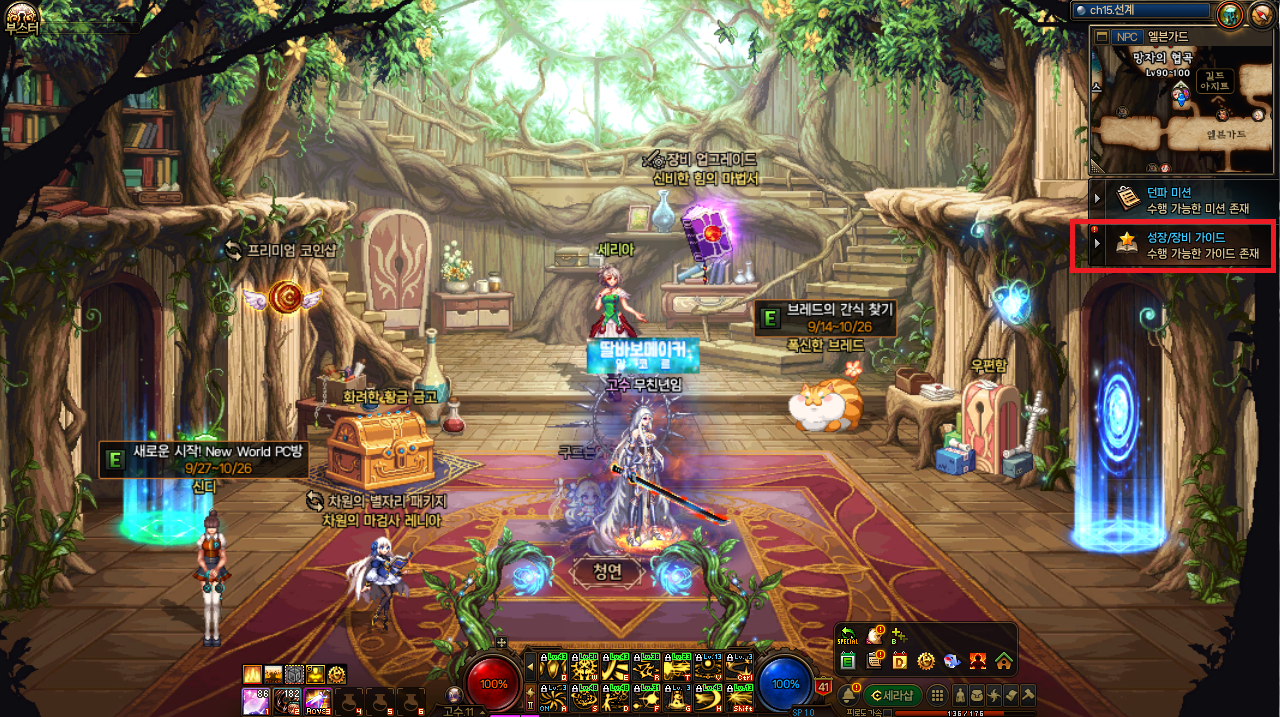The image size is (1280, 717).
Task: Open the inventory bag icon
Action: click(977, 695)
